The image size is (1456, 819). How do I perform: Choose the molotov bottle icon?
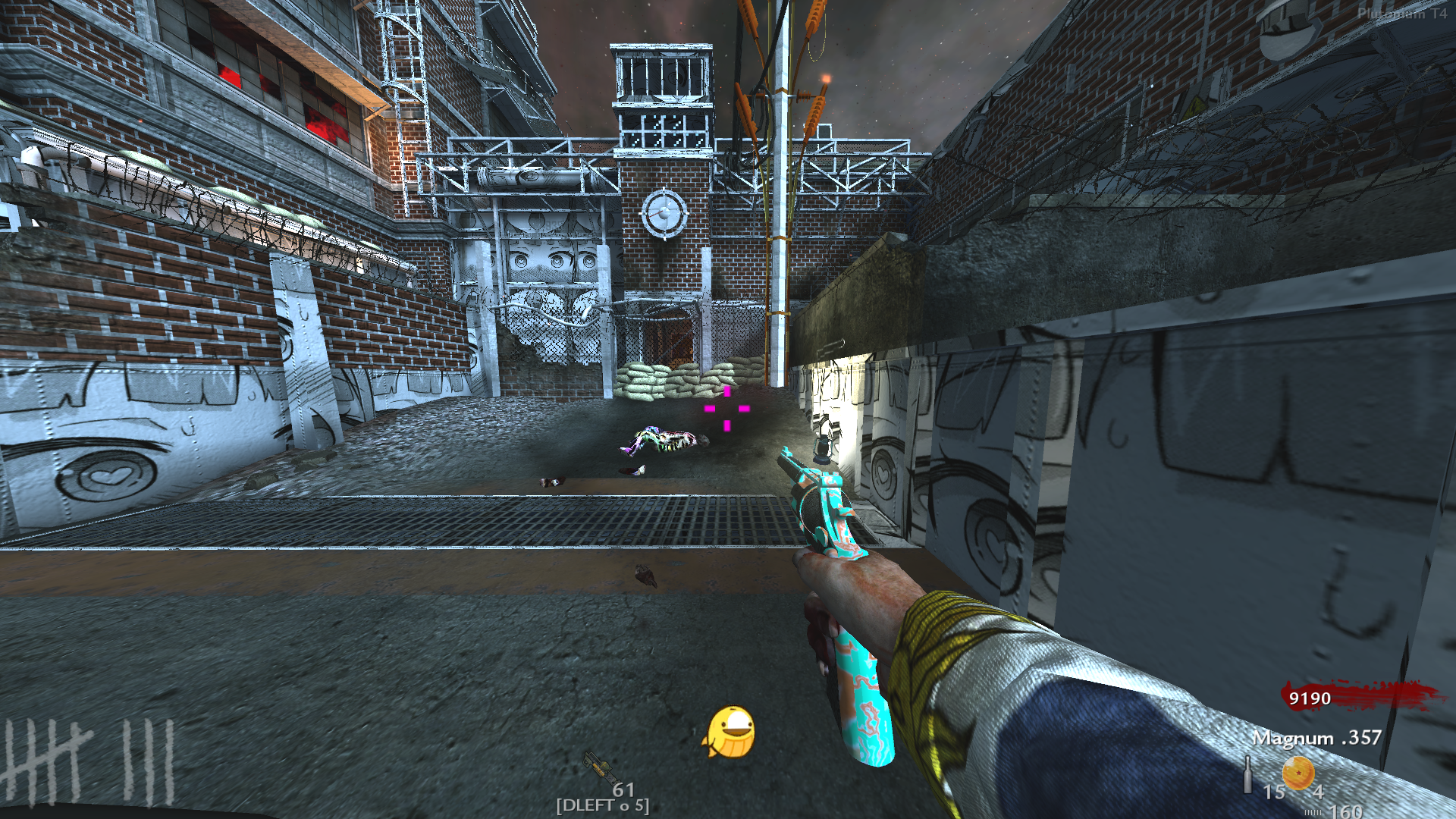coord(1247,775)
